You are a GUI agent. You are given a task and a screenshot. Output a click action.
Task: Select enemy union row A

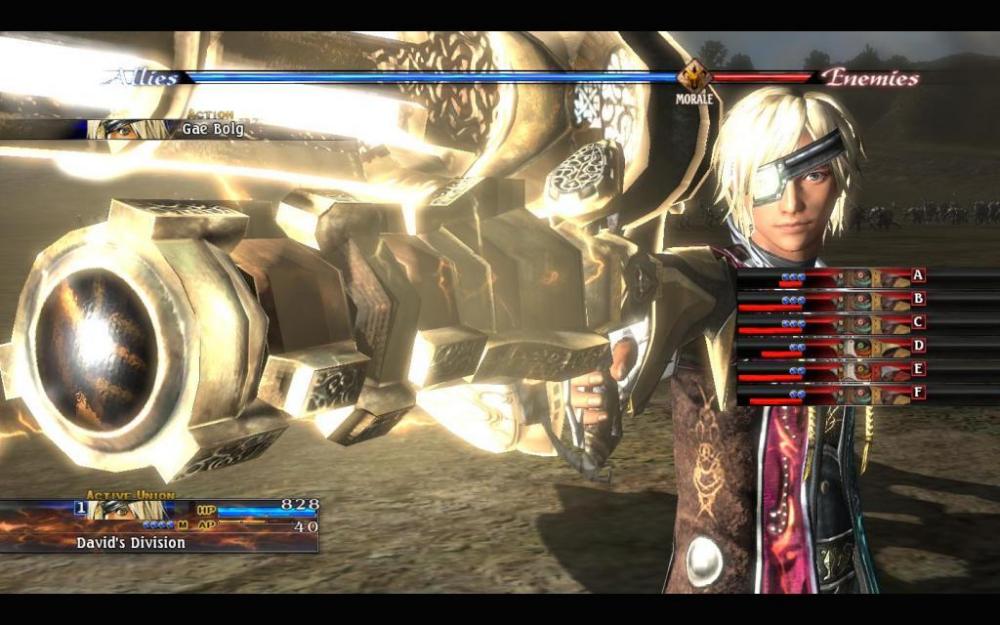pyautogui.click(x=832, y=276)
